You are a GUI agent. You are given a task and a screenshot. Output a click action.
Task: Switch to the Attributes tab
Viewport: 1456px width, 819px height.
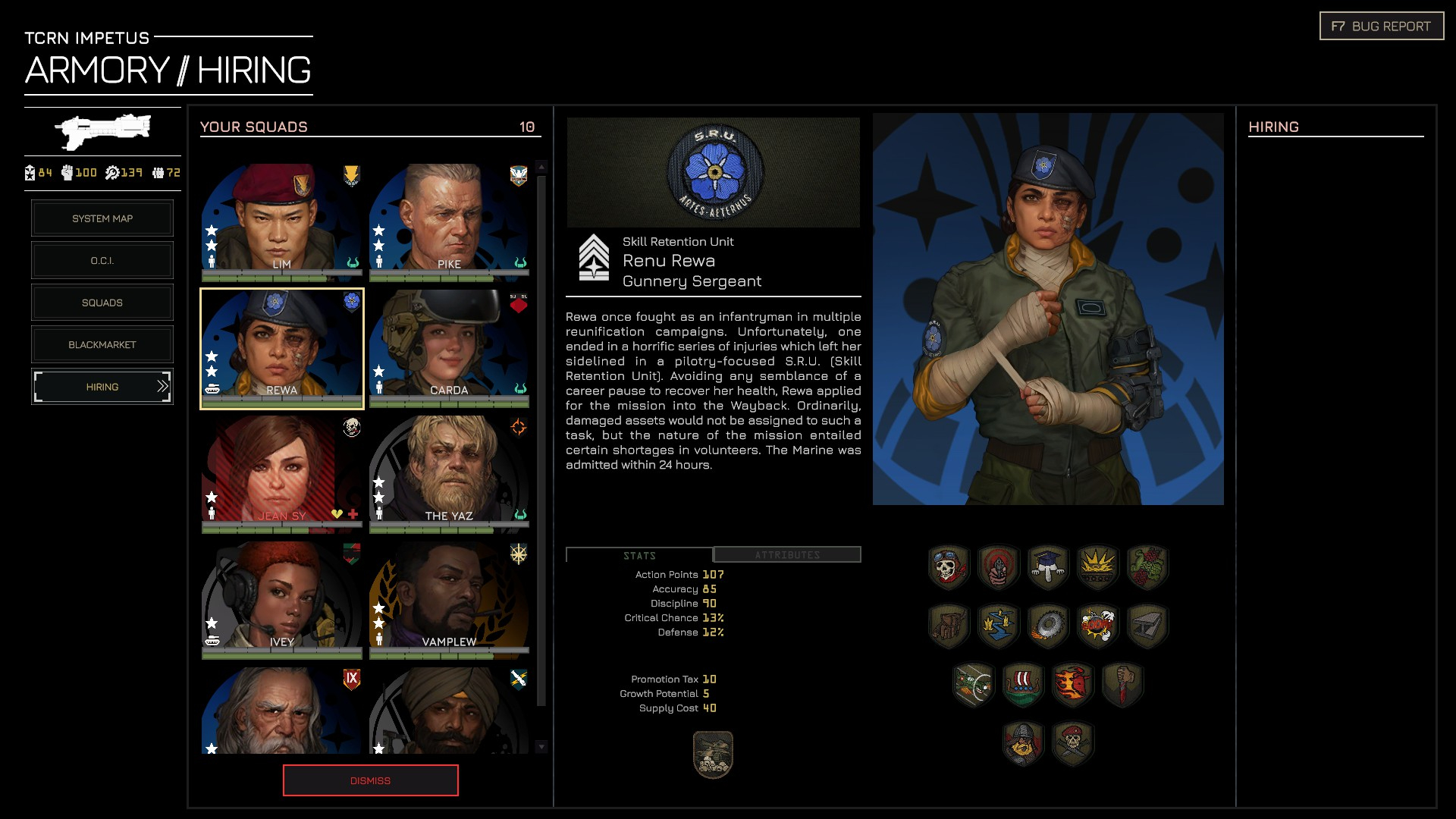pyautogui.click(x=787, y=555)
